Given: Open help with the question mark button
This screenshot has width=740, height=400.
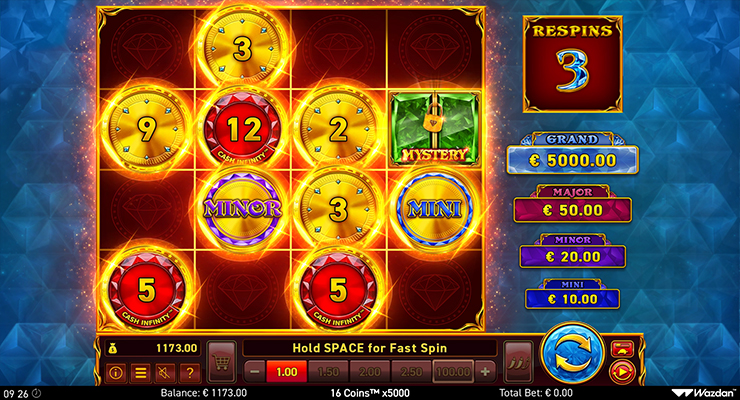Looking at the screenshot, I should point(187,373).
